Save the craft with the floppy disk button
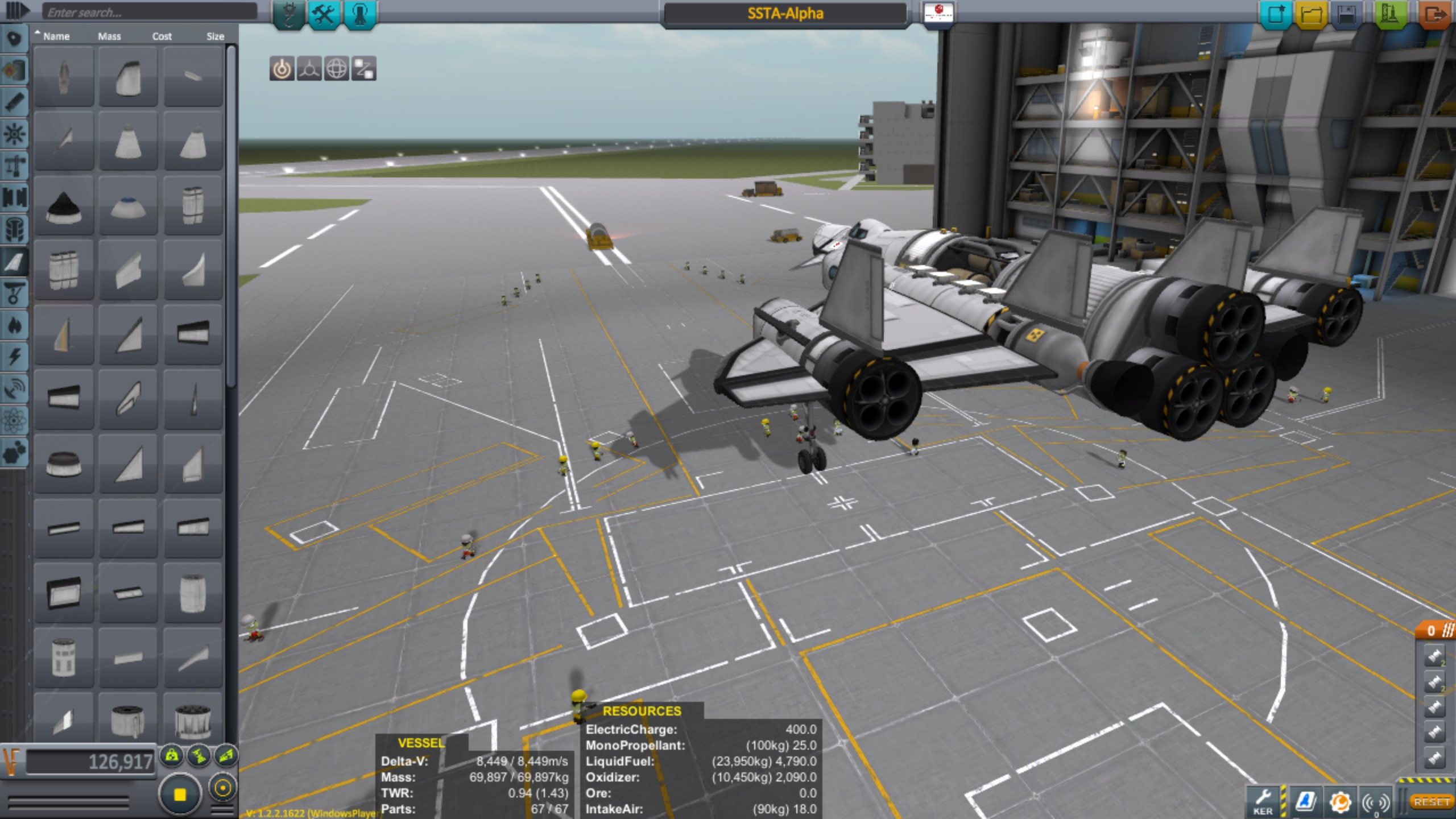The width and height of the screenshot is (1456, 819). click(x=1346, y=14)
